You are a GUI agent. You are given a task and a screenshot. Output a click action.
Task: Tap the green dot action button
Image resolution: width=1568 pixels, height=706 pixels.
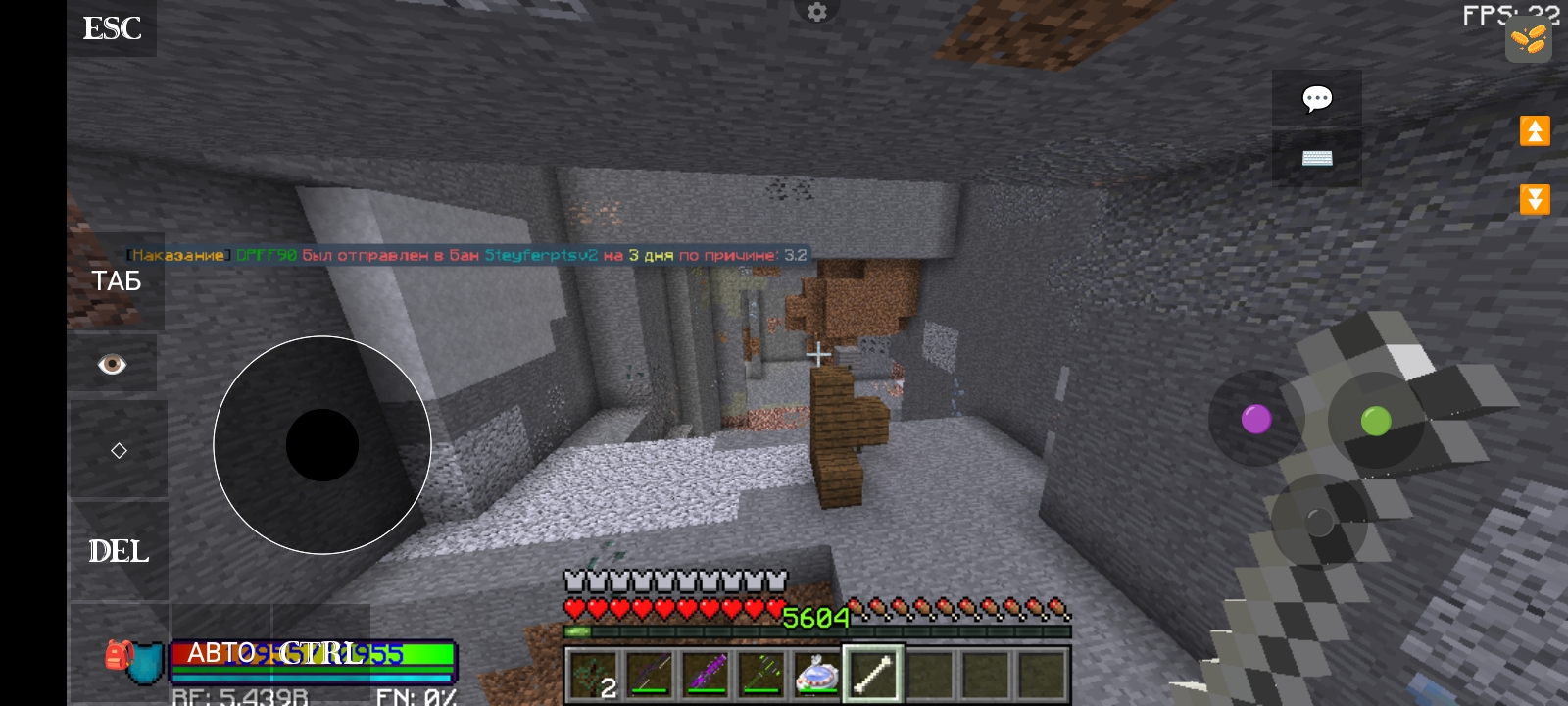tap(1376, 421)
